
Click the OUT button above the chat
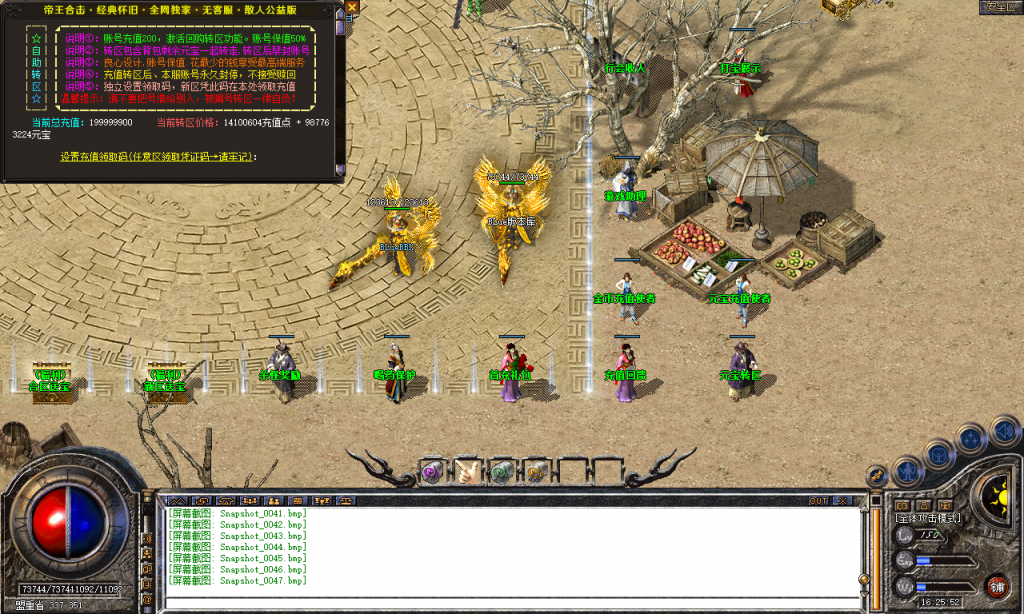[x=819, y=500]
